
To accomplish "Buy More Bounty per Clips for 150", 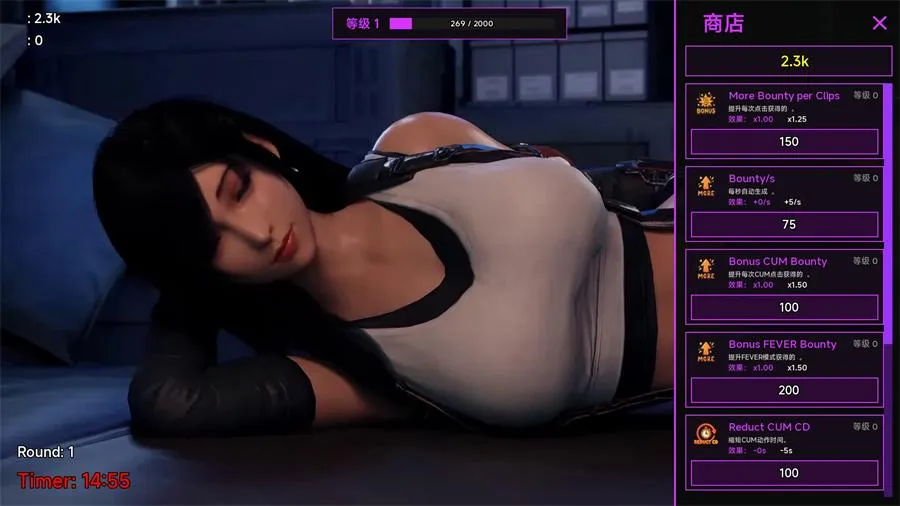I will tap(788, 142).
